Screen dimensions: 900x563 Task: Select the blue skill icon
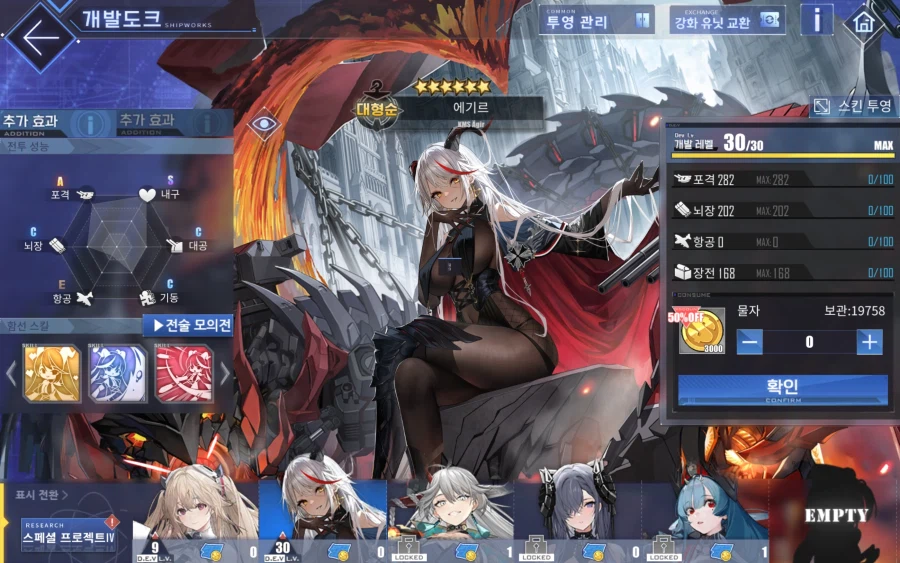[x=118, y=374]
